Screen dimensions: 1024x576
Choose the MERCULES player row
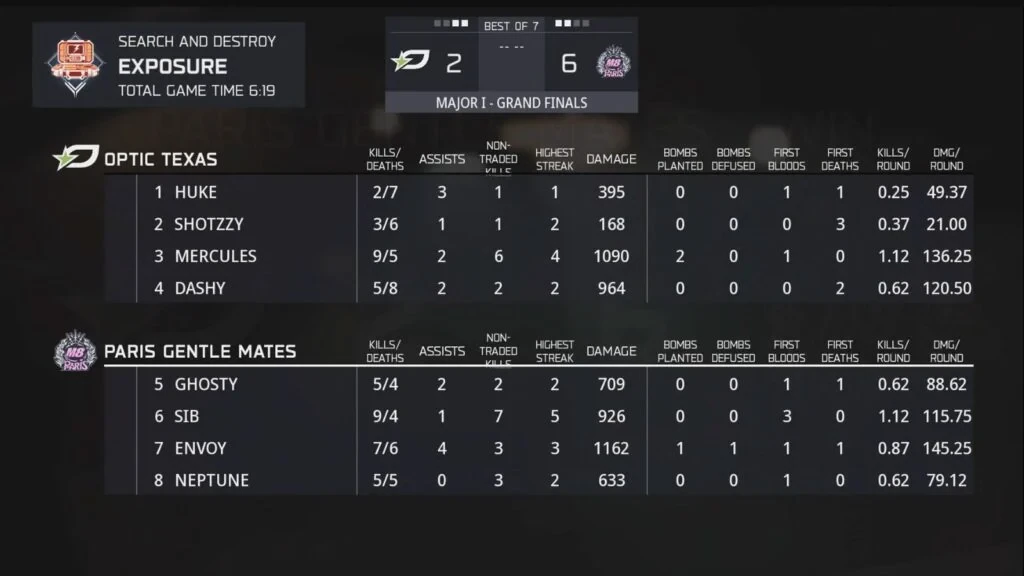tap(215, 256)
